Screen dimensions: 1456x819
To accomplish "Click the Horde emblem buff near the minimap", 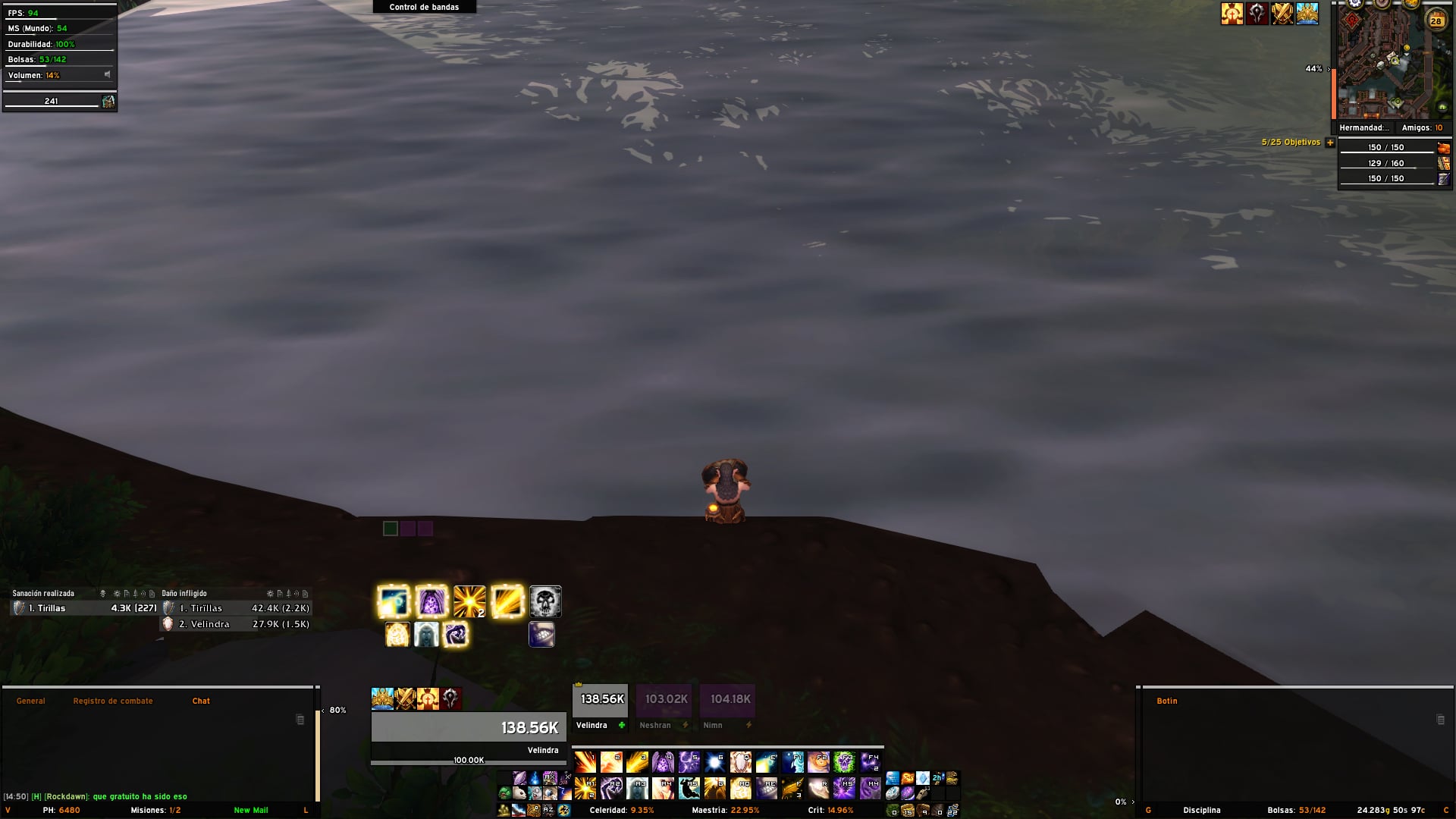I will pyautogui.click(x=1257, y=14).
